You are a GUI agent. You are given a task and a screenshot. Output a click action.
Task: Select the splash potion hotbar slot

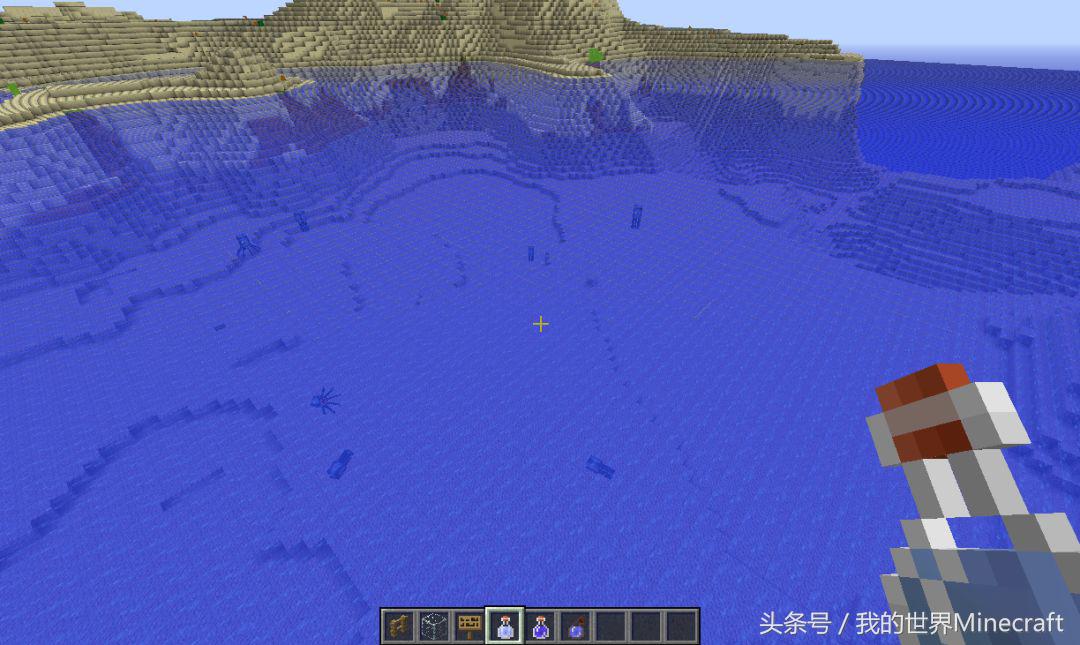click(x=575, y=626)
